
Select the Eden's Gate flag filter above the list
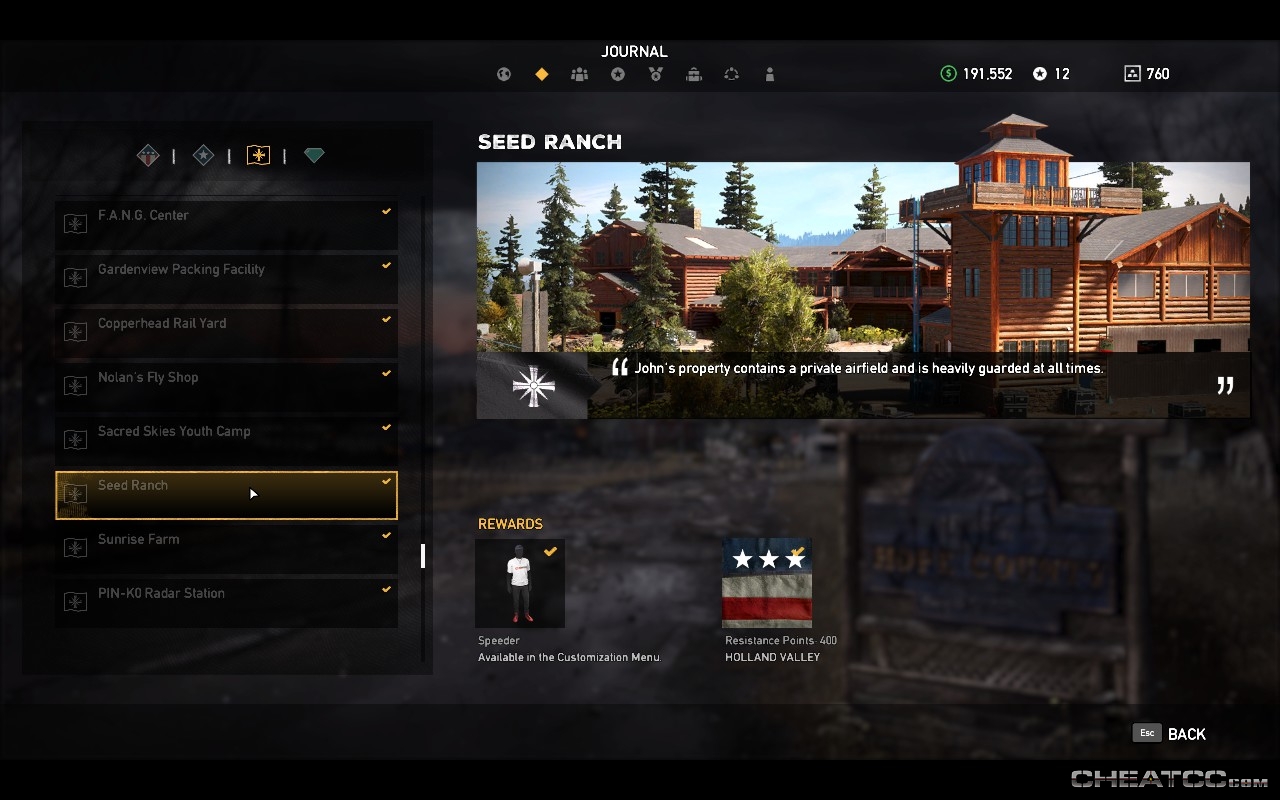pyautogui.click(x=258, y=155)
